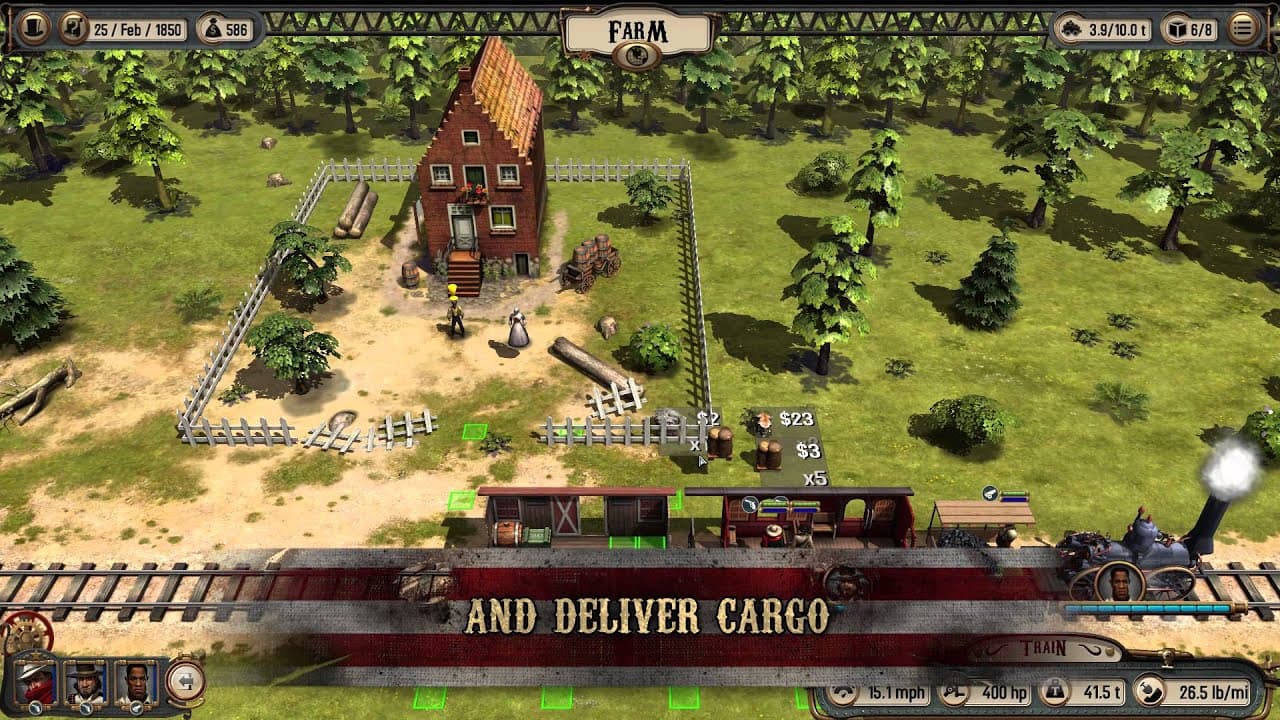
Task: Open the list menu icon top right
Action: click(1244, 29)
